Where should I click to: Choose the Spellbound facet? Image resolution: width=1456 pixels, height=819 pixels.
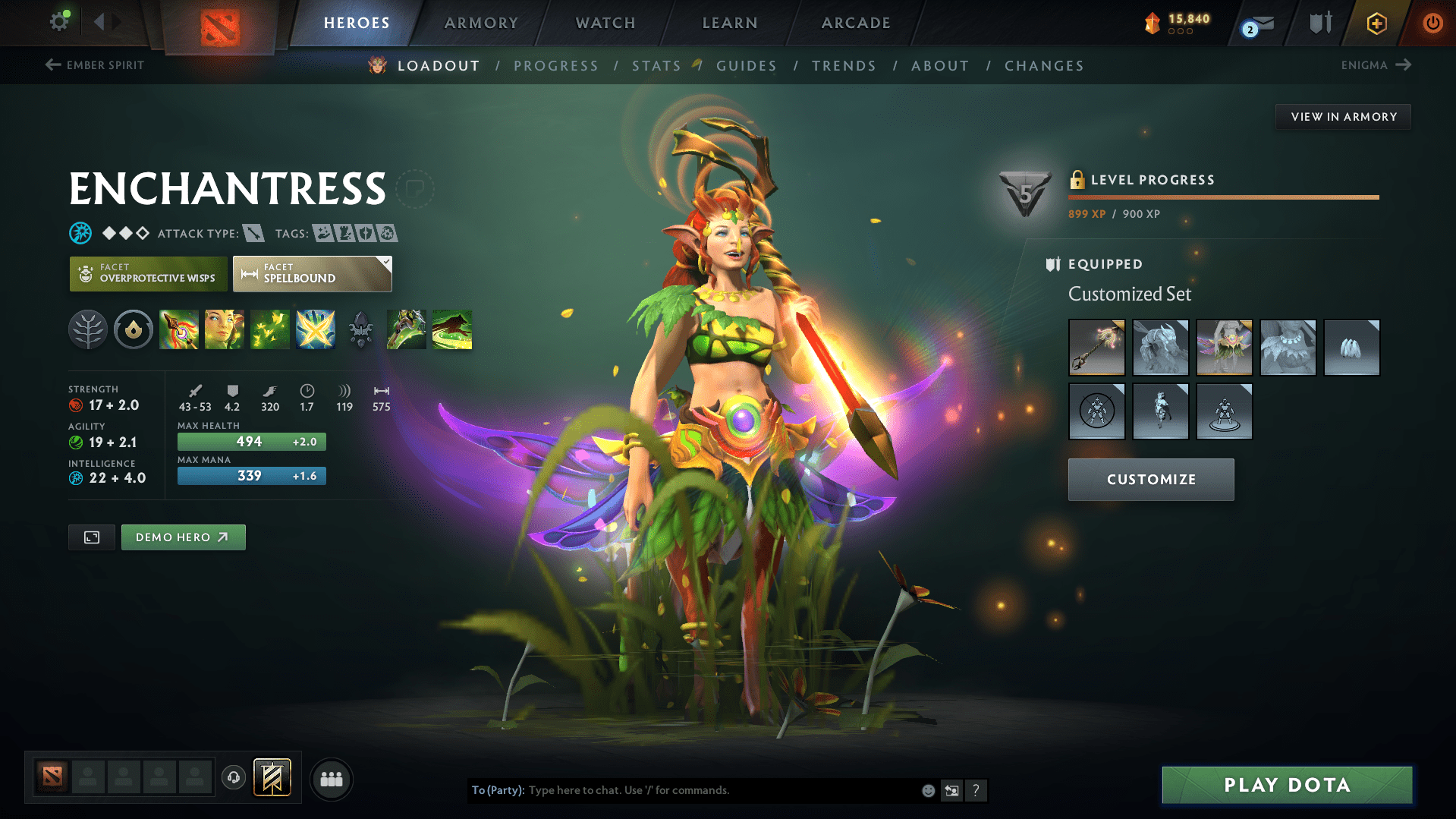tap(312, 273)
